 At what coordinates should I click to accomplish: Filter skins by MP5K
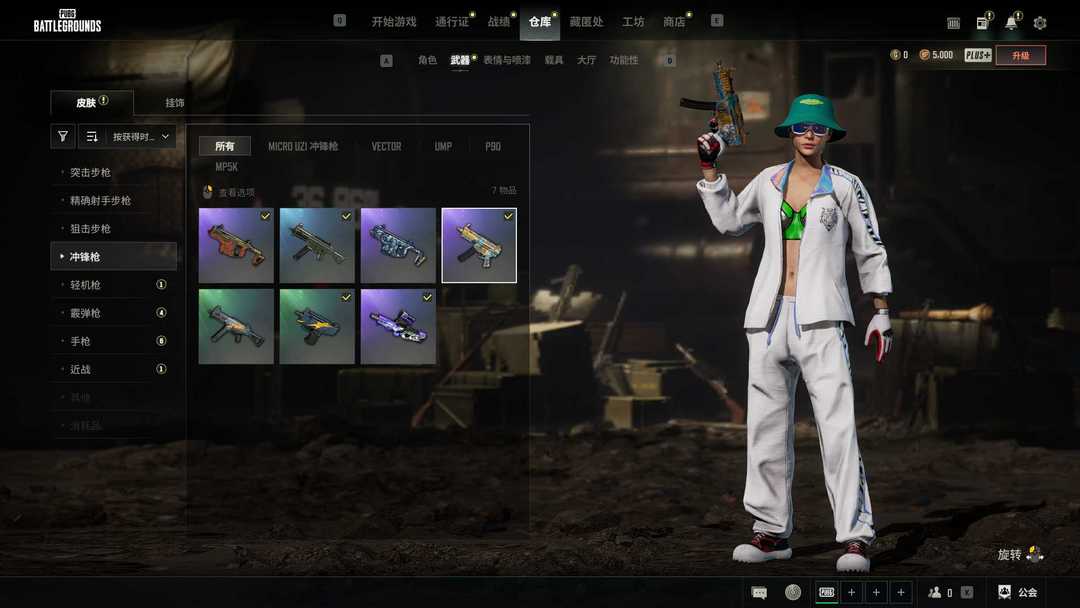226,167
